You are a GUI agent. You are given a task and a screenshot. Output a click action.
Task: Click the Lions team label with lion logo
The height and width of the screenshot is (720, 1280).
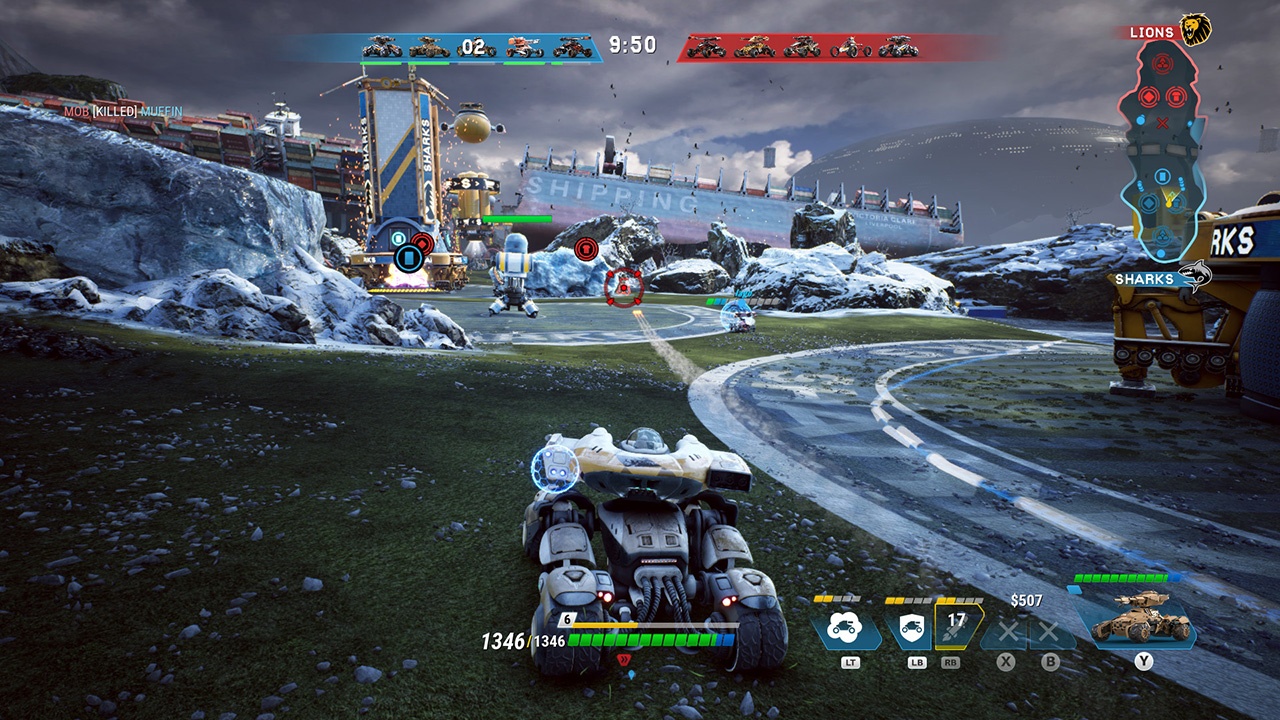pyautogui.click(x=1168, y=31)
